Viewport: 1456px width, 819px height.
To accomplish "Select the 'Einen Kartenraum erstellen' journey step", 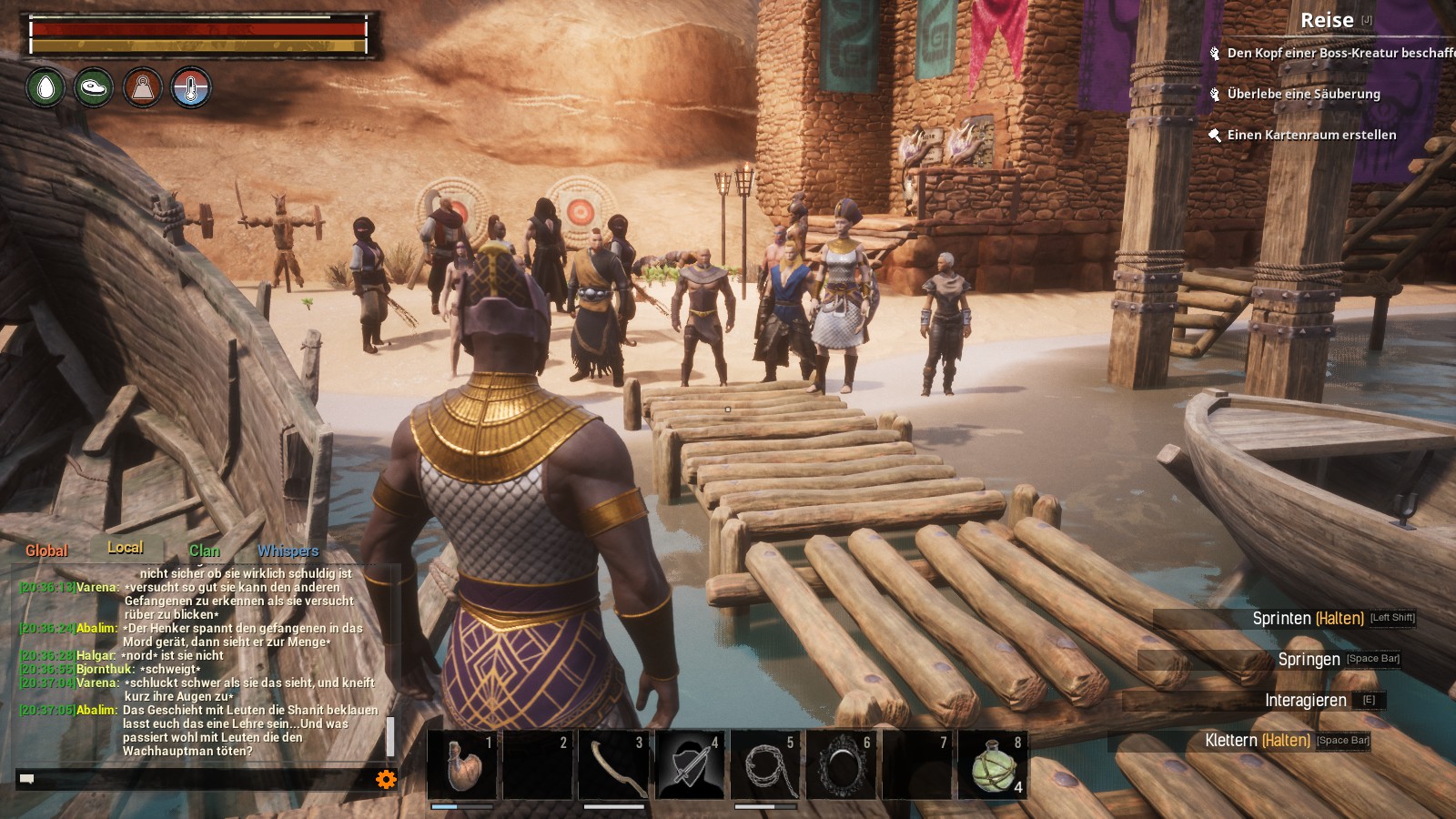I will click(1310, 135).
